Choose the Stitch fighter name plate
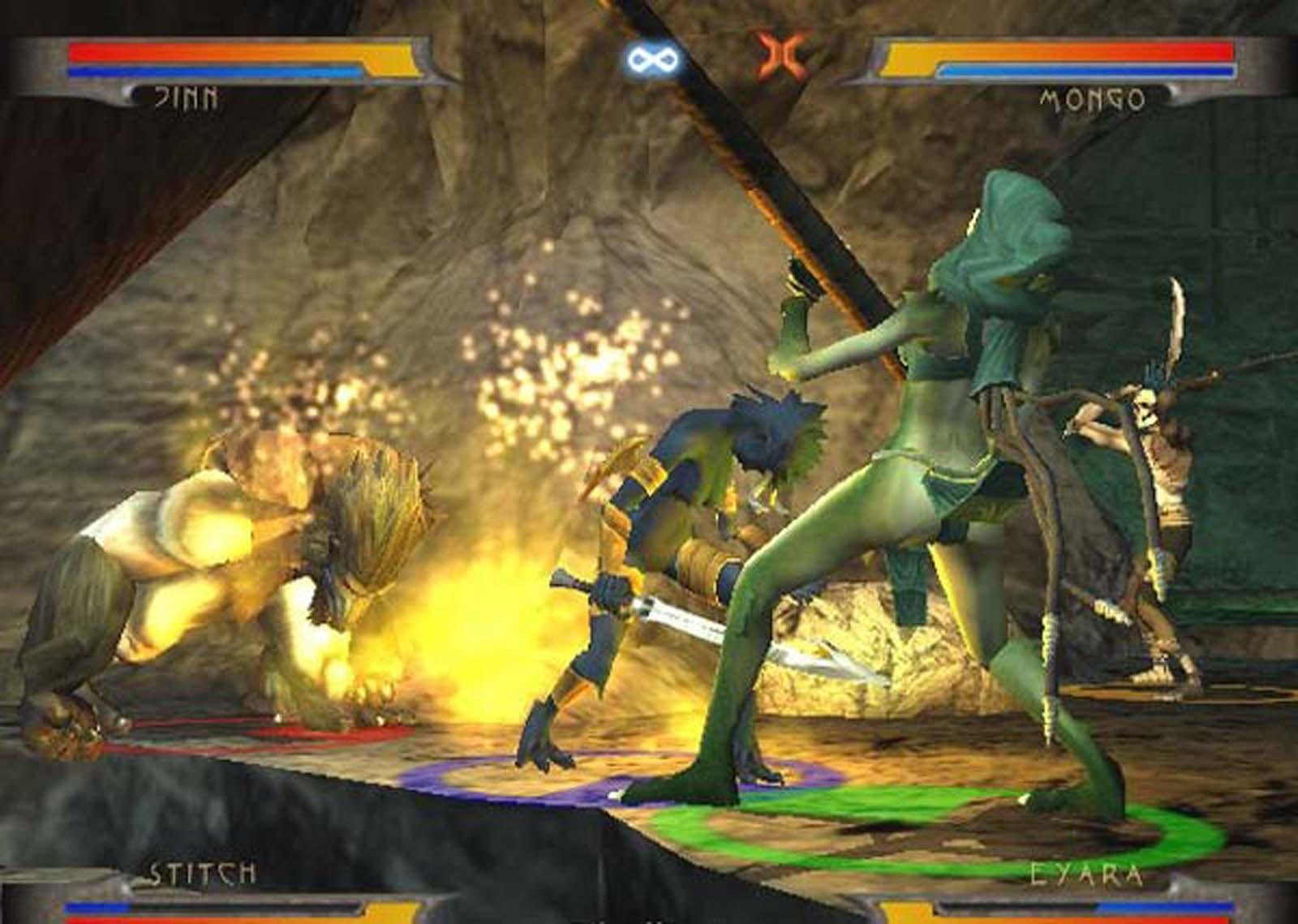 (201, 873)
